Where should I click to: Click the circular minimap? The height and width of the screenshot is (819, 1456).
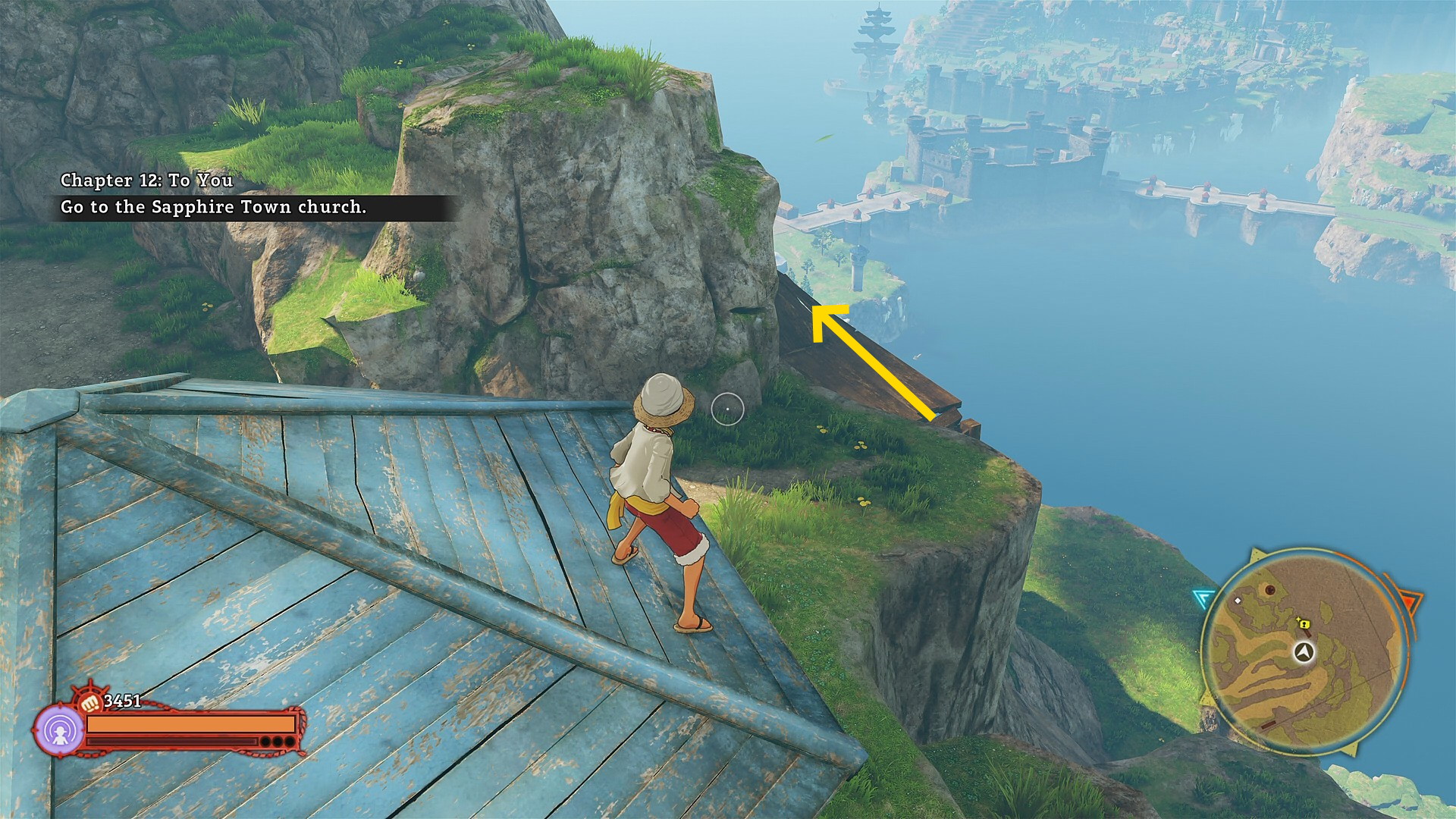[1304, 652]
